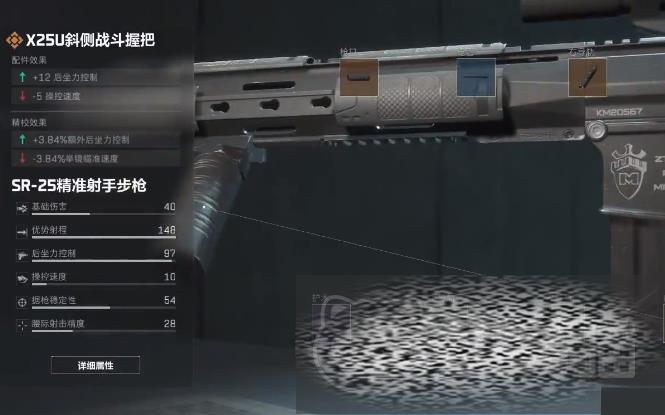Open the 详细属性 detailed attributes panel

tap(95, 365)
